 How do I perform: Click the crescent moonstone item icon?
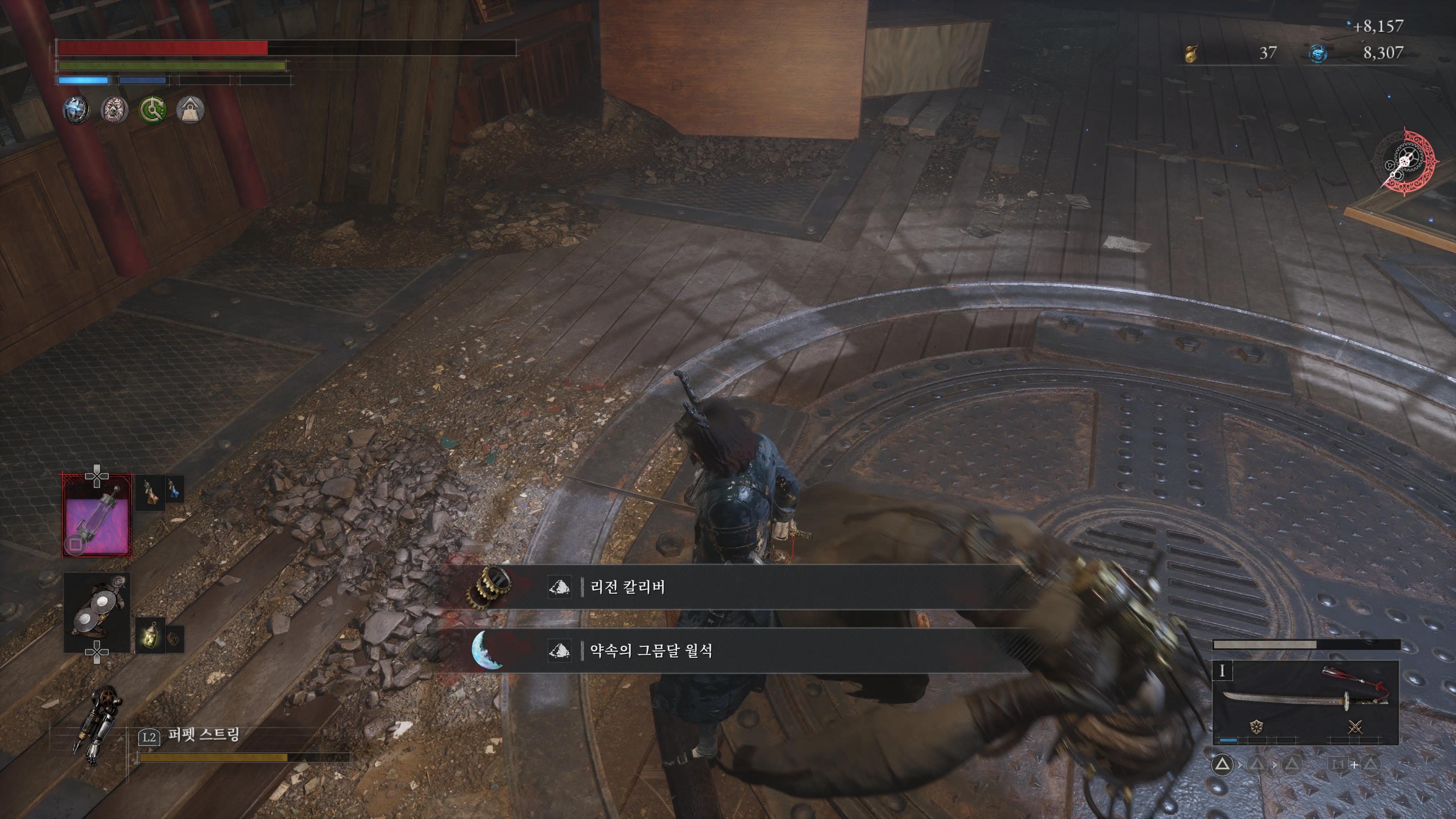pyautogui.click(x=487, y=651)
